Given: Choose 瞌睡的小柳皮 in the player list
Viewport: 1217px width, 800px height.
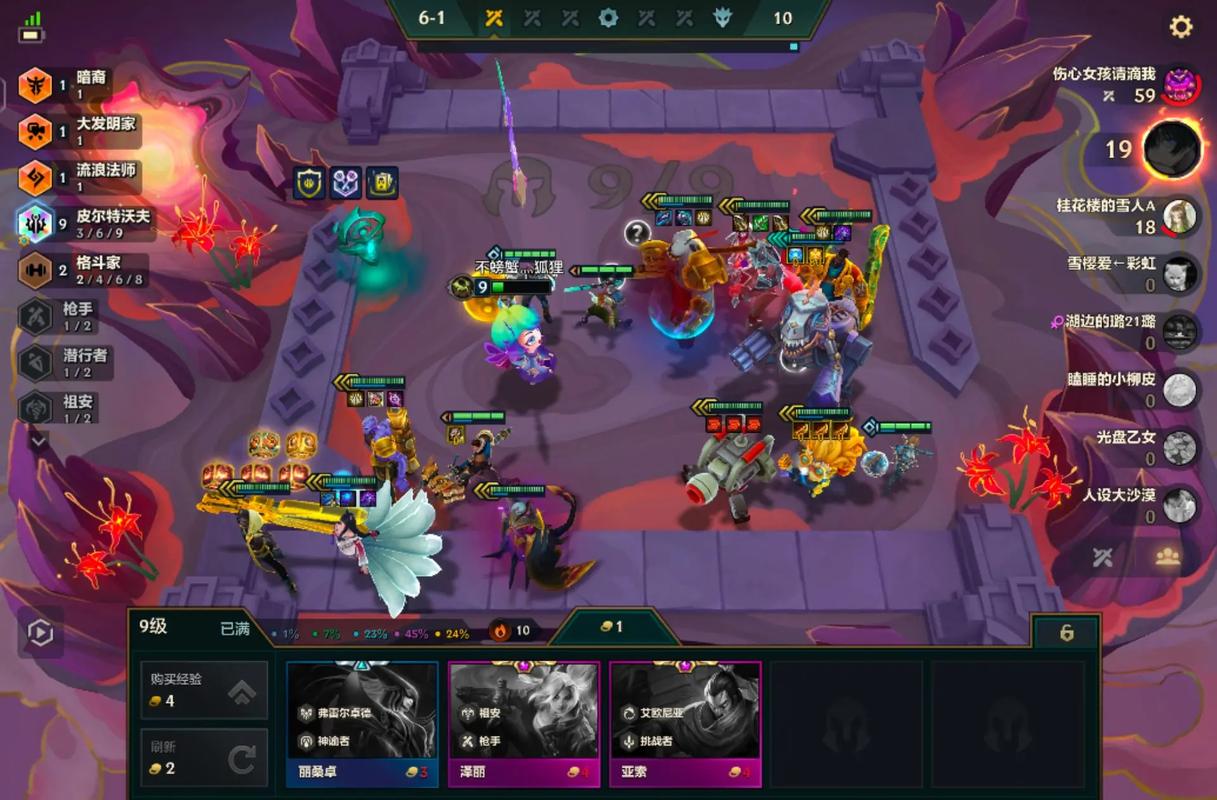Looking at the screenshot, I should pos(1180,389).
